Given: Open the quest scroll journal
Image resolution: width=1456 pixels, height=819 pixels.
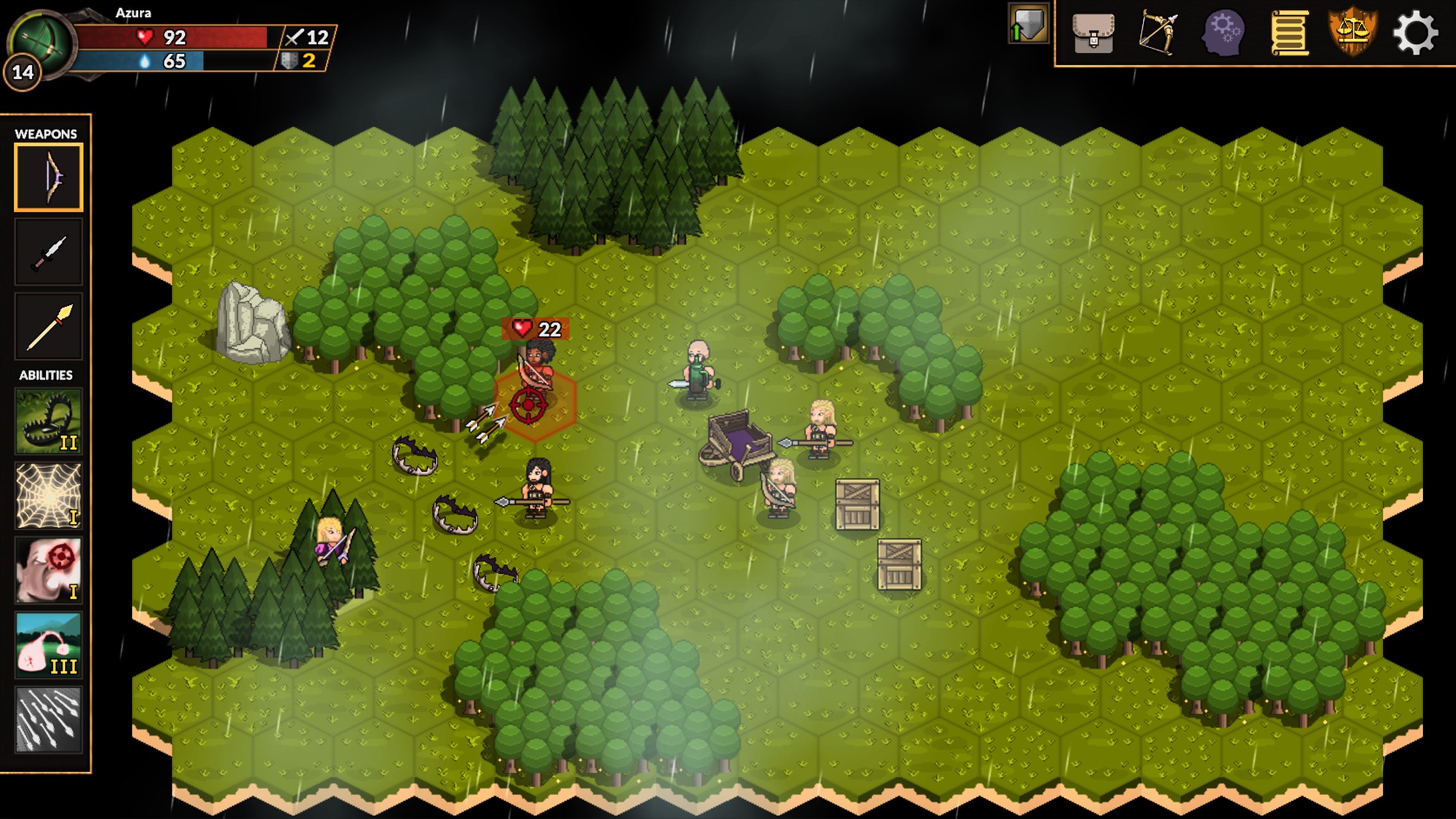Looking at the screenshot, I should [x=1288, y=32].
